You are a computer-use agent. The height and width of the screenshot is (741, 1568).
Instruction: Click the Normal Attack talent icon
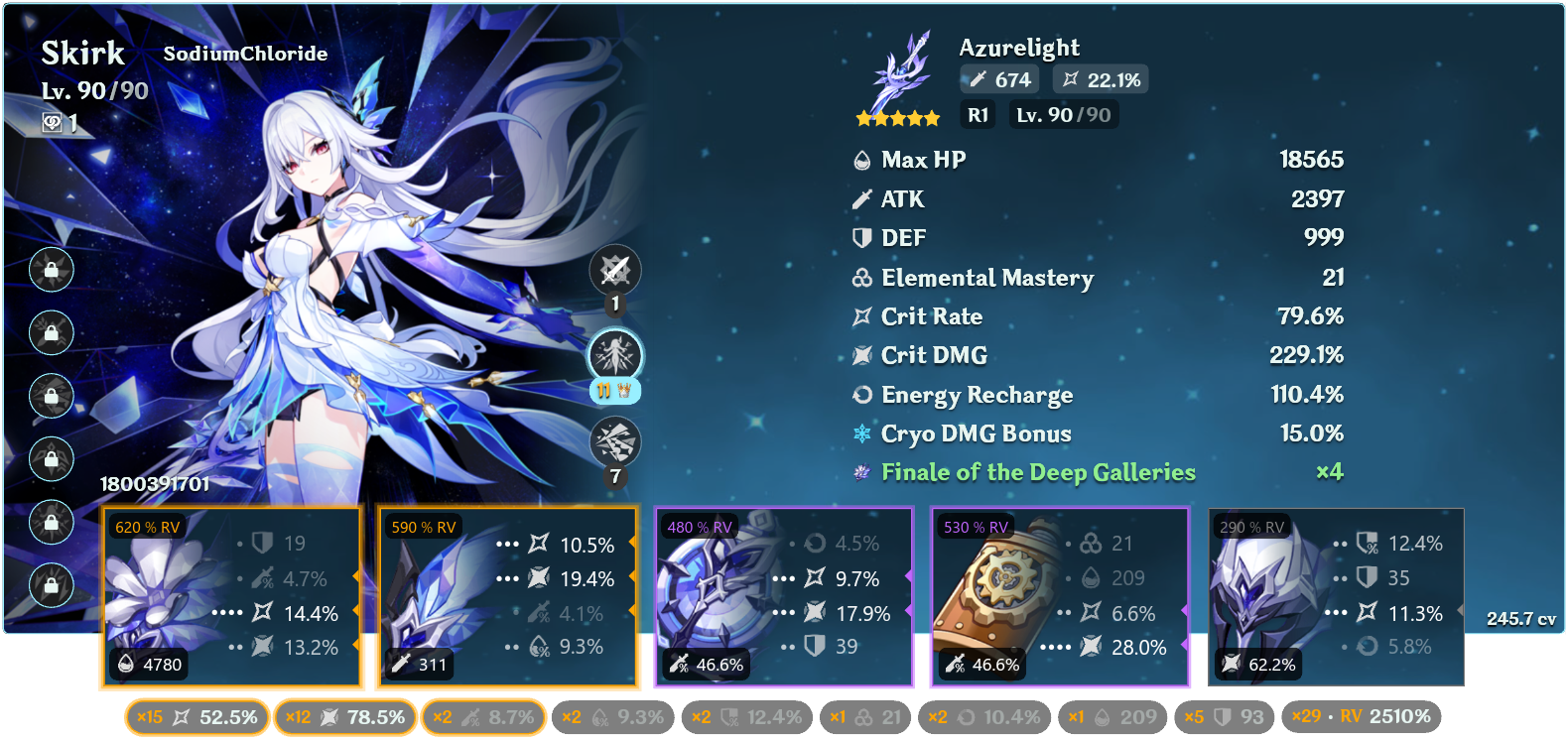coord(616,270)
